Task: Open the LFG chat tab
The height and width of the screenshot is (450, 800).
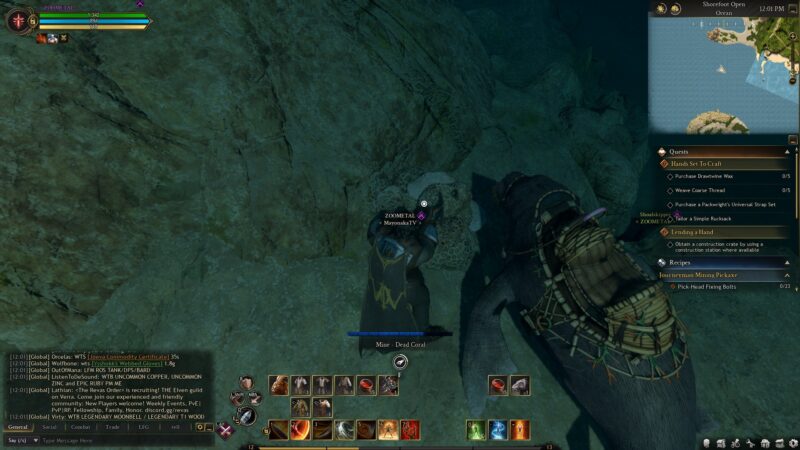Action: pyautogui.click(x=143, y=426)
